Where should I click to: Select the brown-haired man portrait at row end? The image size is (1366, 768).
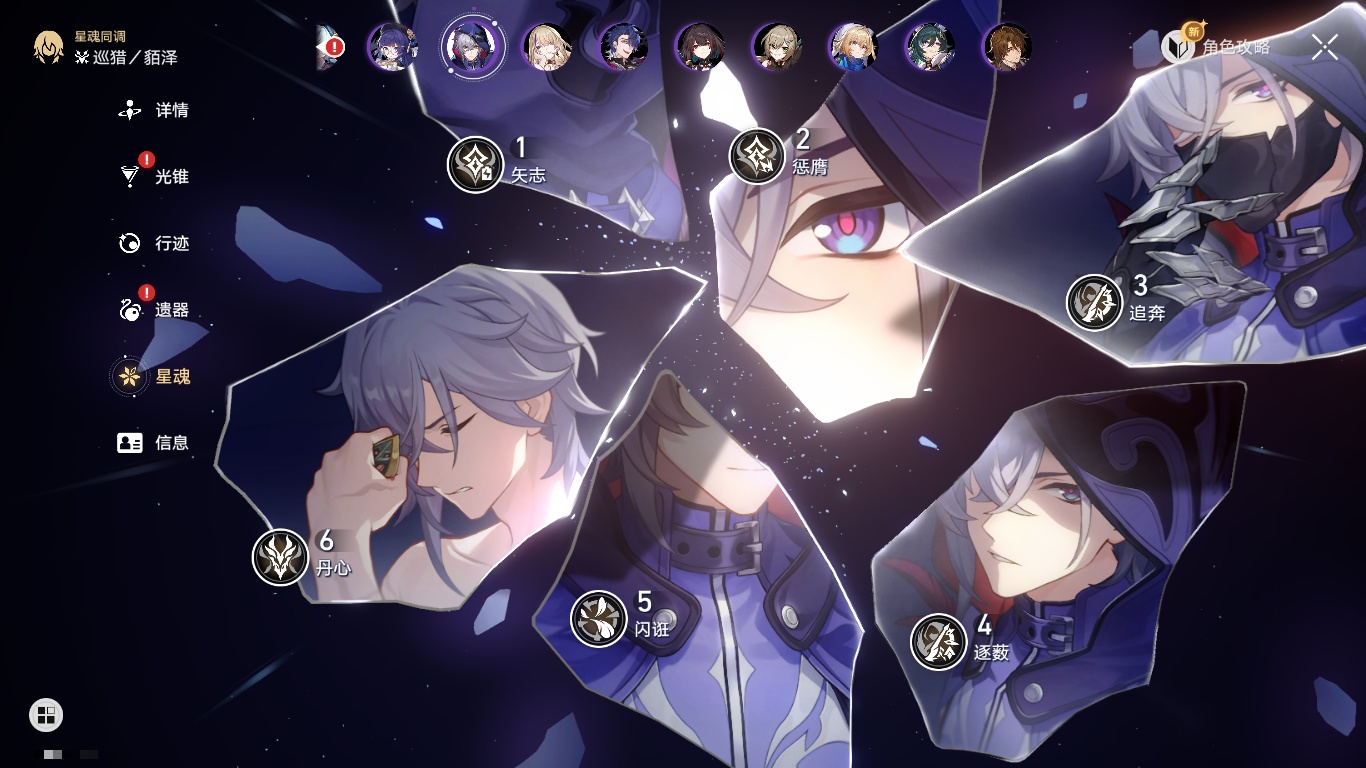[x=1007, y=46]
